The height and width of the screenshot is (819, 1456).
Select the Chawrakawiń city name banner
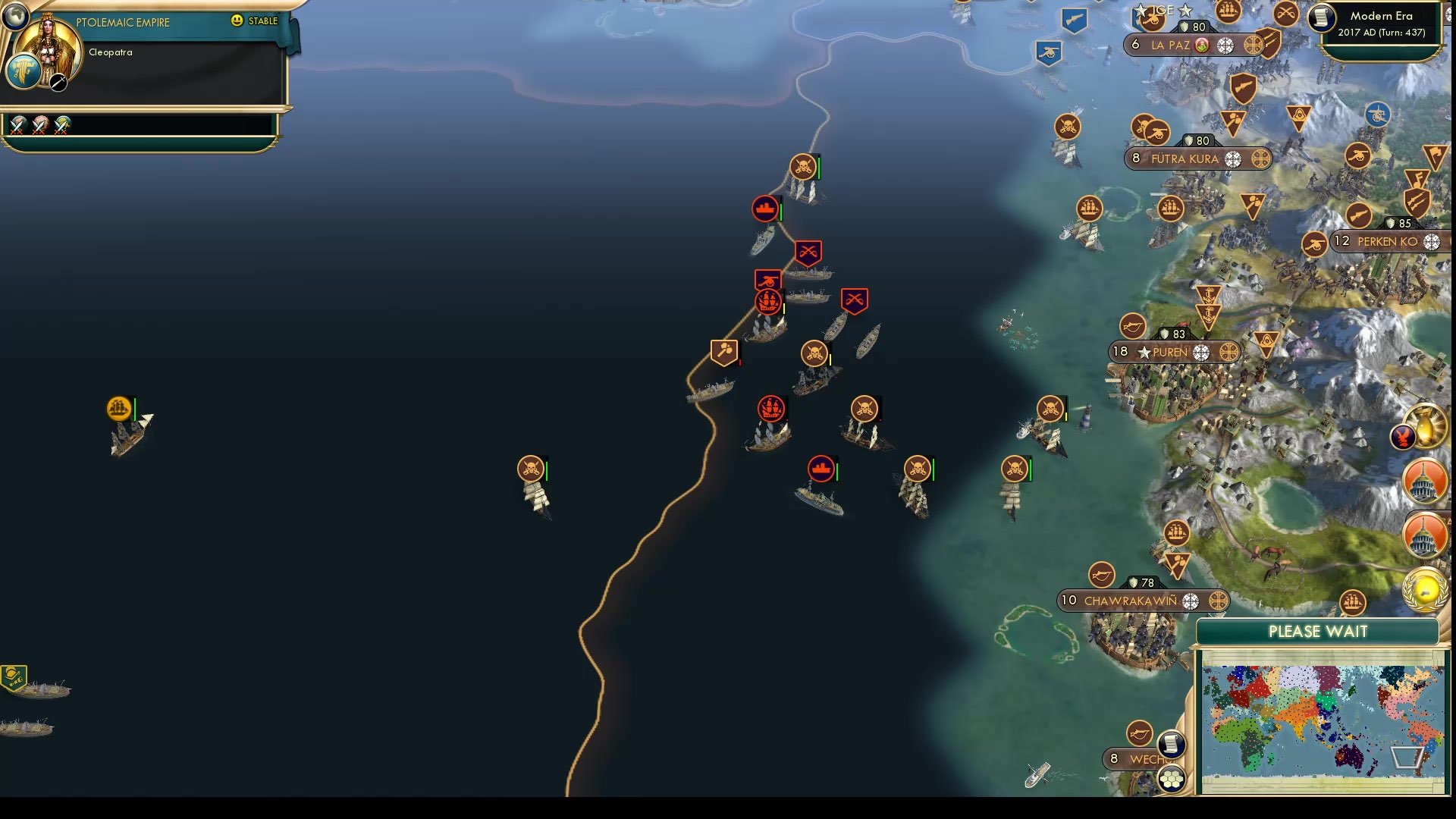[x=1130, y=601]
